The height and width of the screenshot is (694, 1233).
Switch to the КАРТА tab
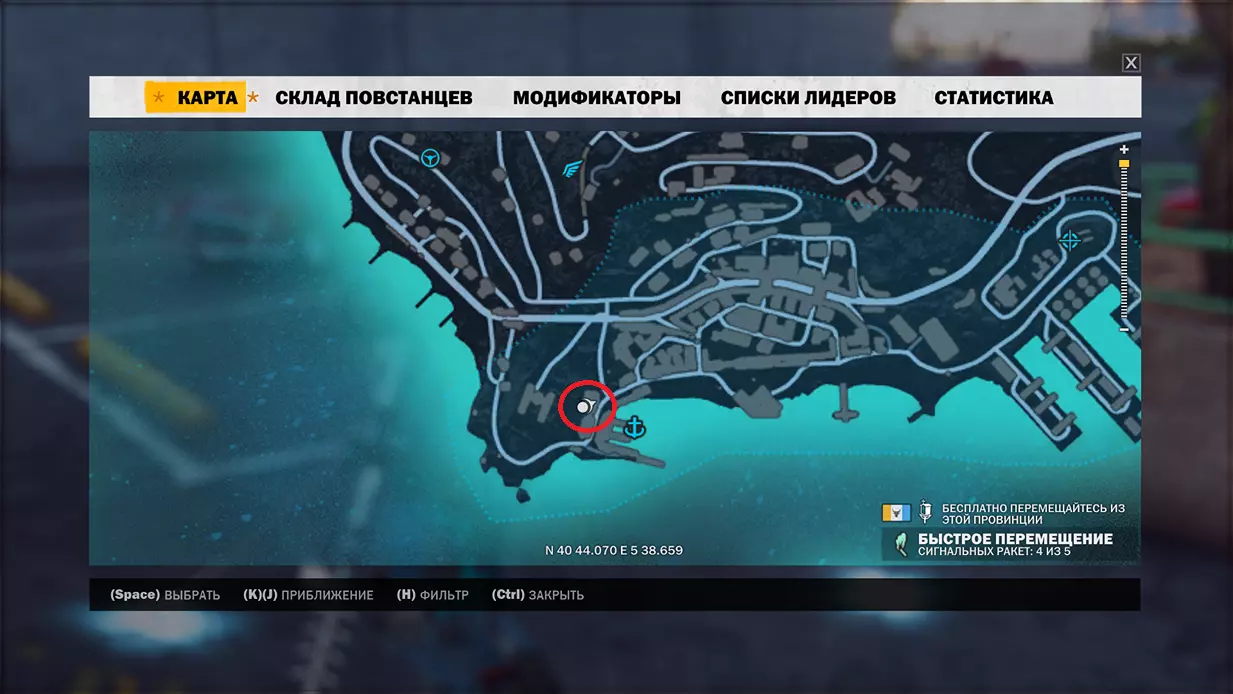pos(207,98)
